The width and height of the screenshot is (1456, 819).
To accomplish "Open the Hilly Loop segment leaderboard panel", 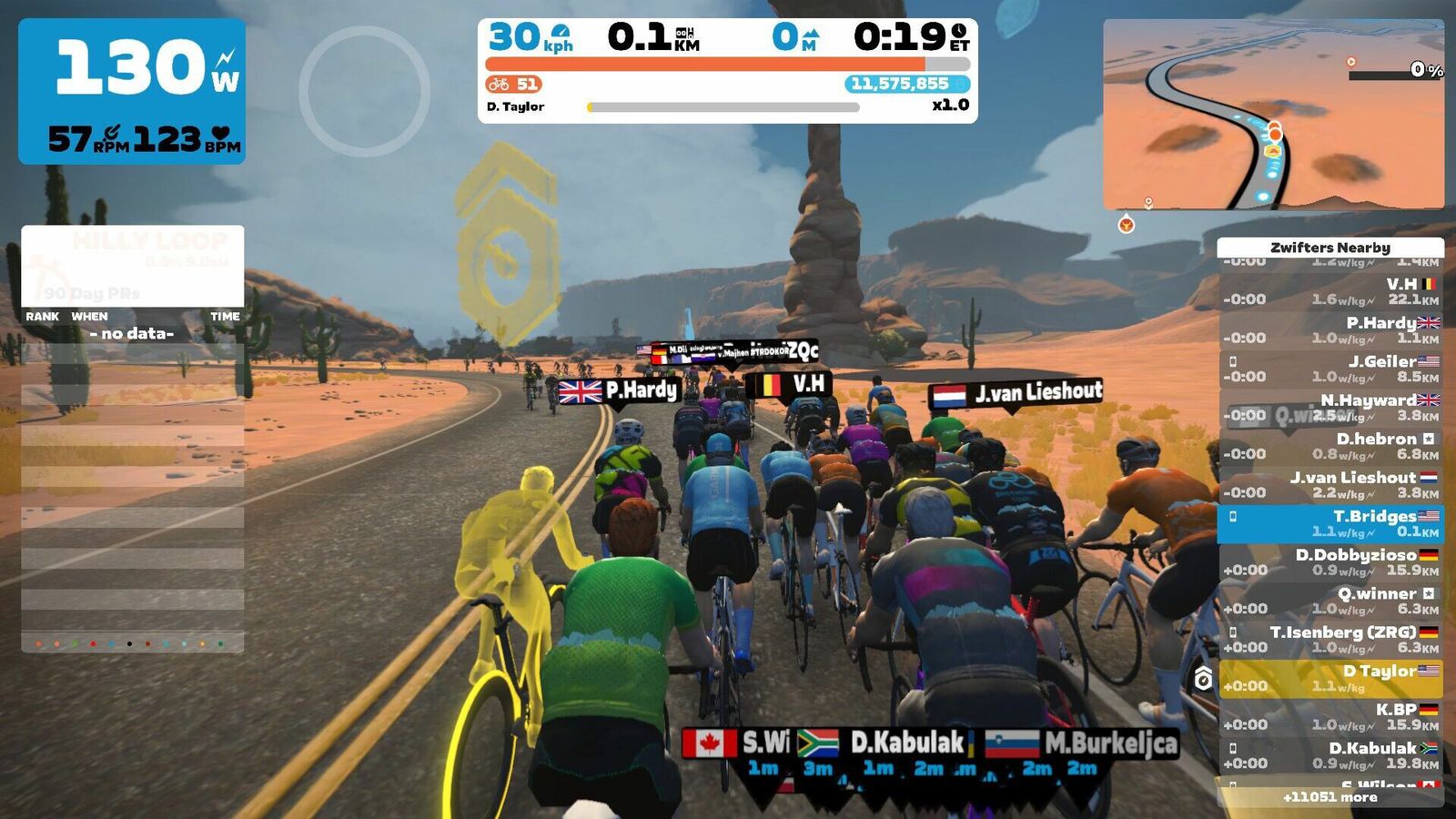I will click(x=133, y=266).
